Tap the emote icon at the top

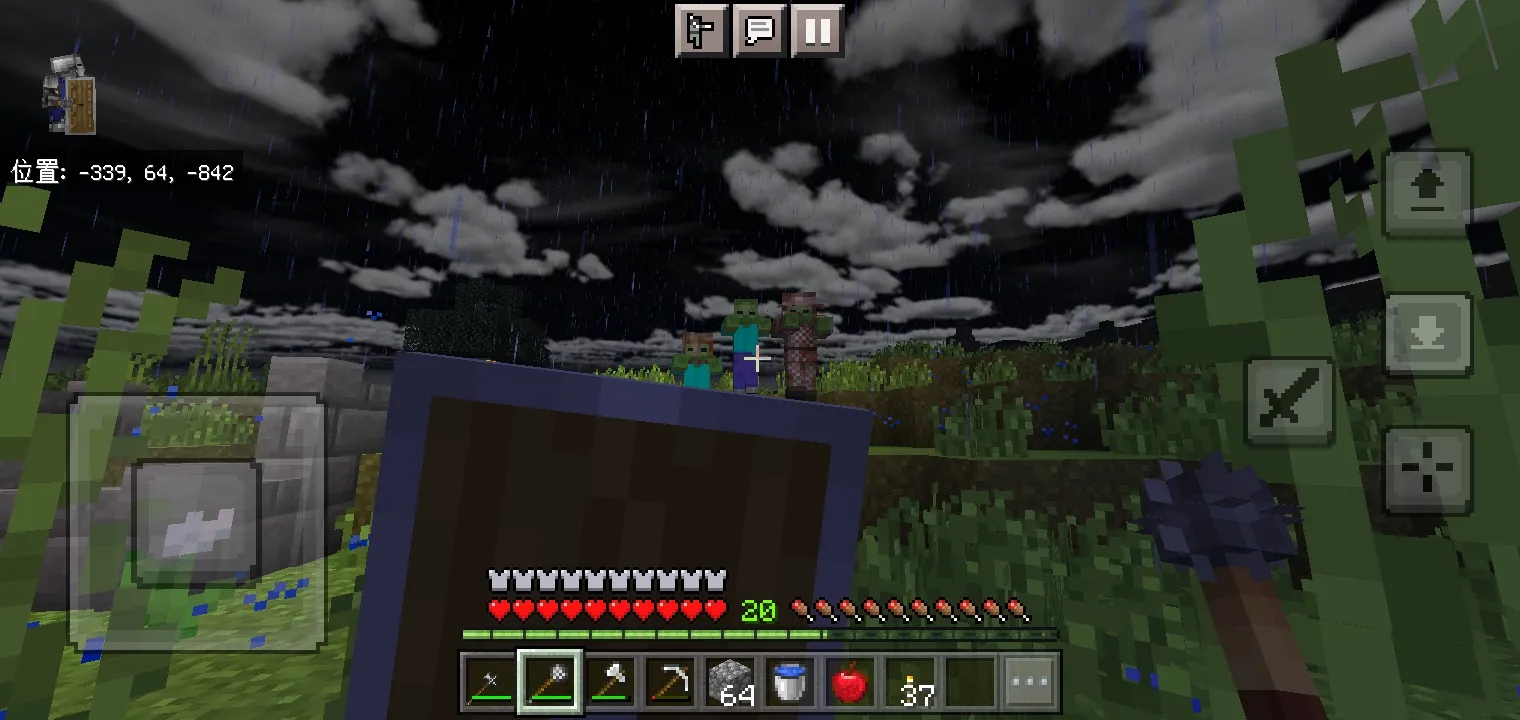(x=701, y=31)
